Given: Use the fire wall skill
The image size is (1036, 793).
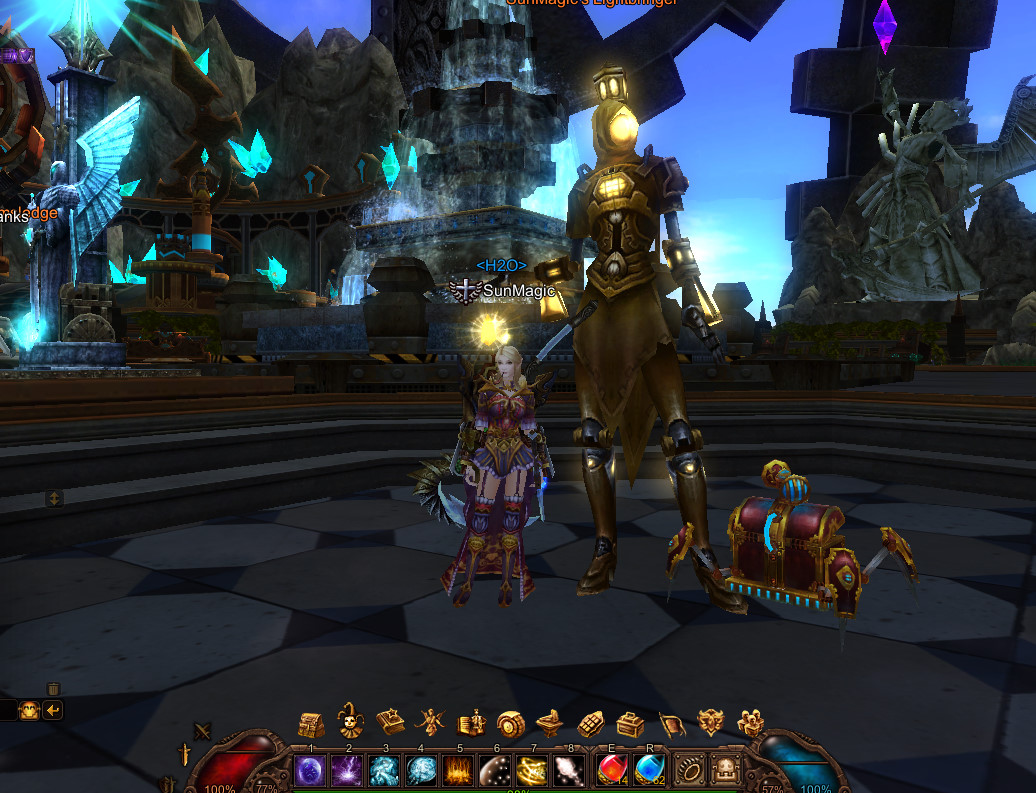Looking at the screenshot, I should (x=458, y=770).
